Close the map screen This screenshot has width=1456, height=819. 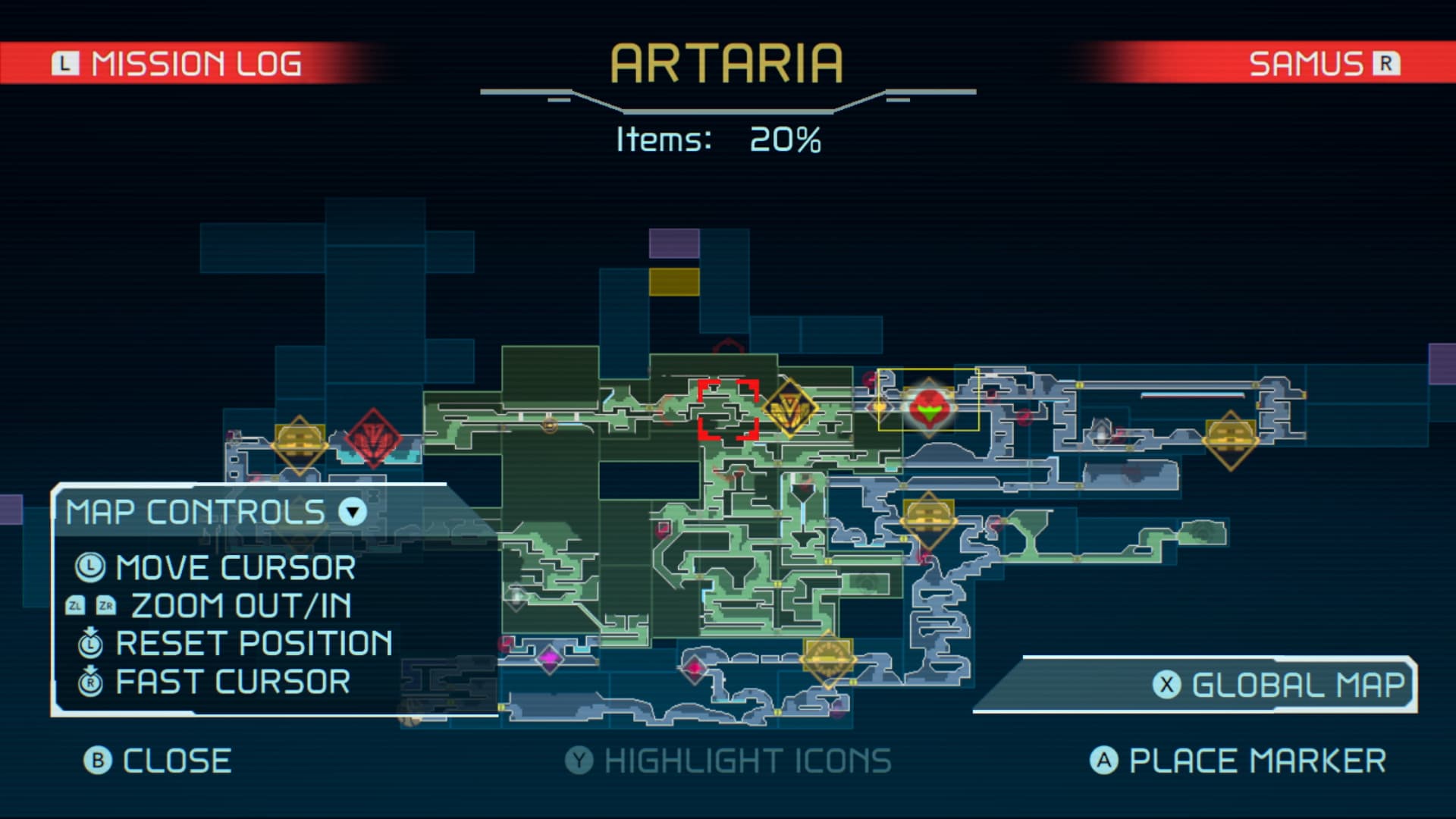tap(158, 761)
